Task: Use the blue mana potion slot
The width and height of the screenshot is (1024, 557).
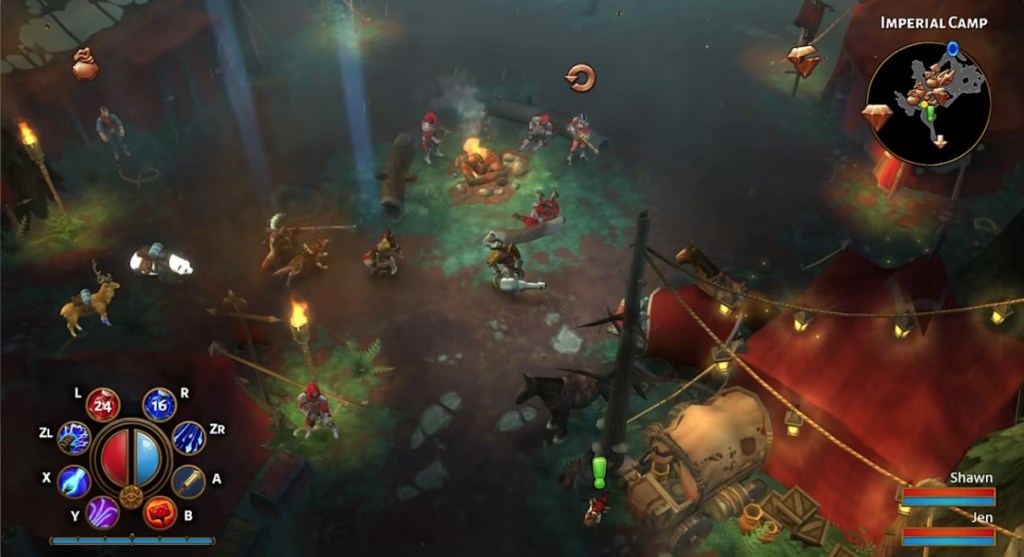Action: point(159,405)
